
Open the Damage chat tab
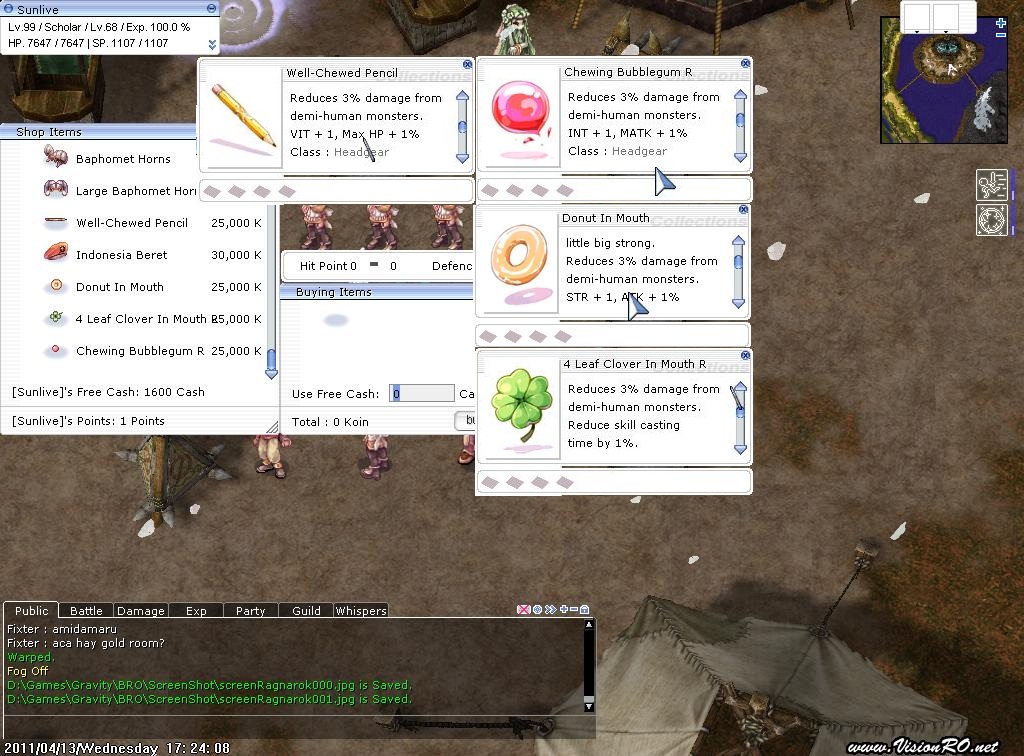pos(141,611)
